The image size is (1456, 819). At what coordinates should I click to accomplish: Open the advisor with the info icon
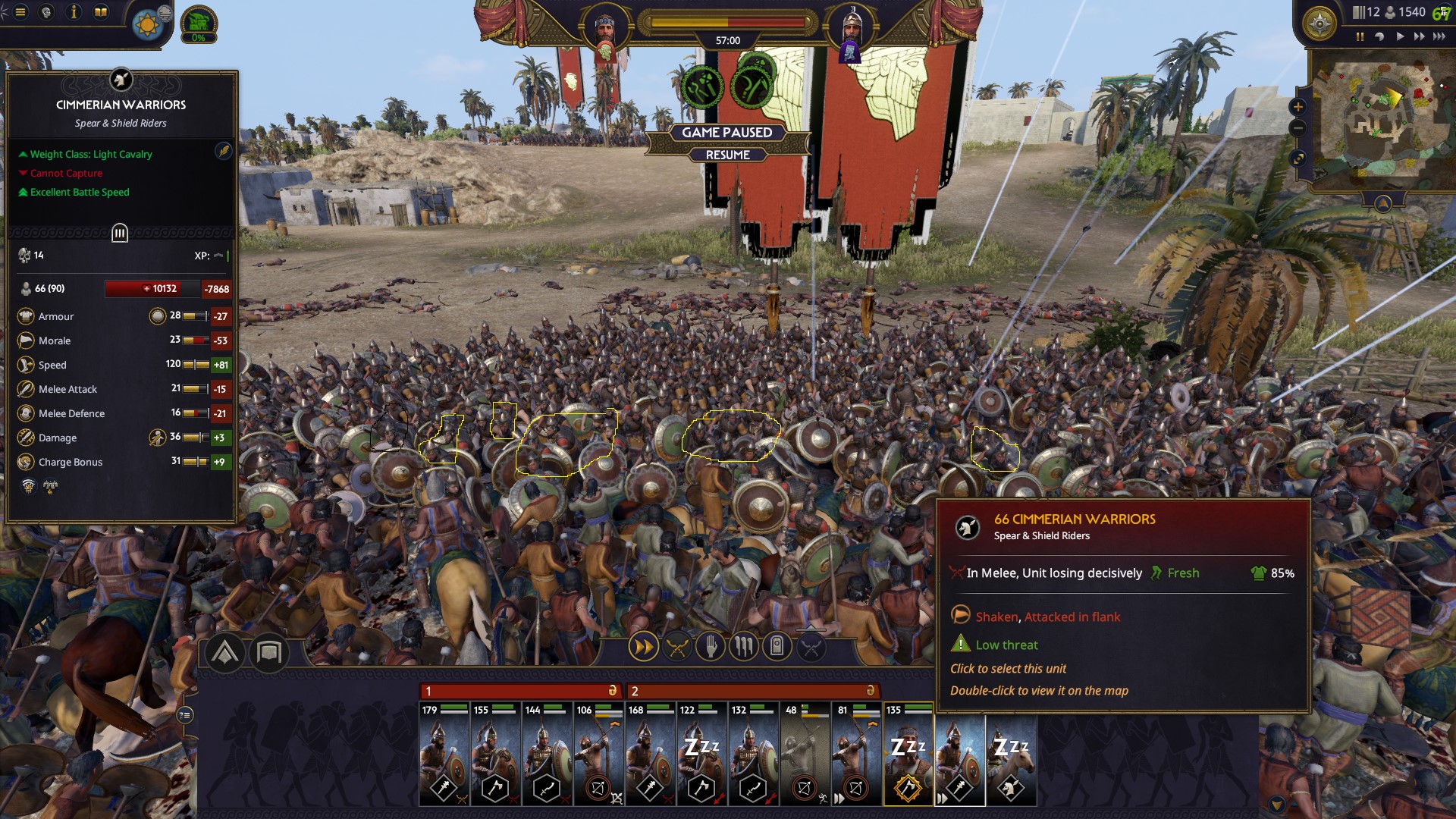tap(74, 11)
